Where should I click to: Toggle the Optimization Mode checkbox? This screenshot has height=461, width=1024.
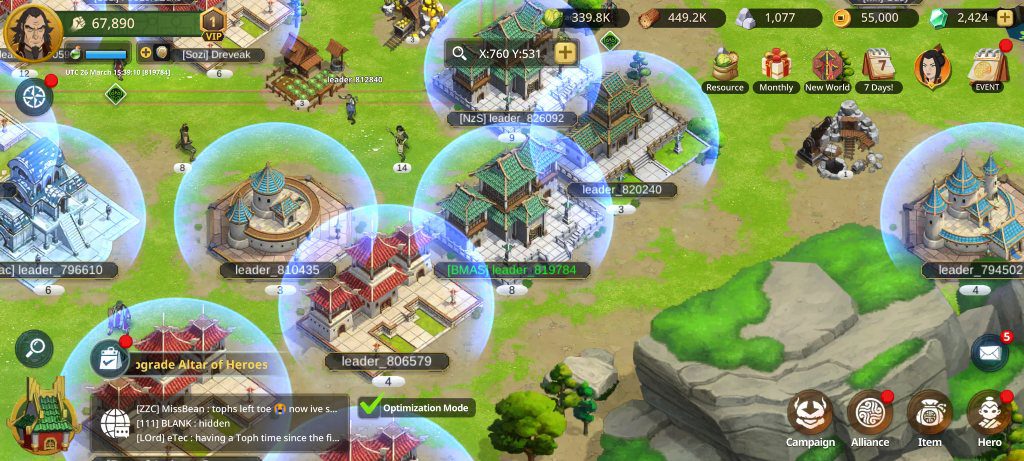[371, 407]
